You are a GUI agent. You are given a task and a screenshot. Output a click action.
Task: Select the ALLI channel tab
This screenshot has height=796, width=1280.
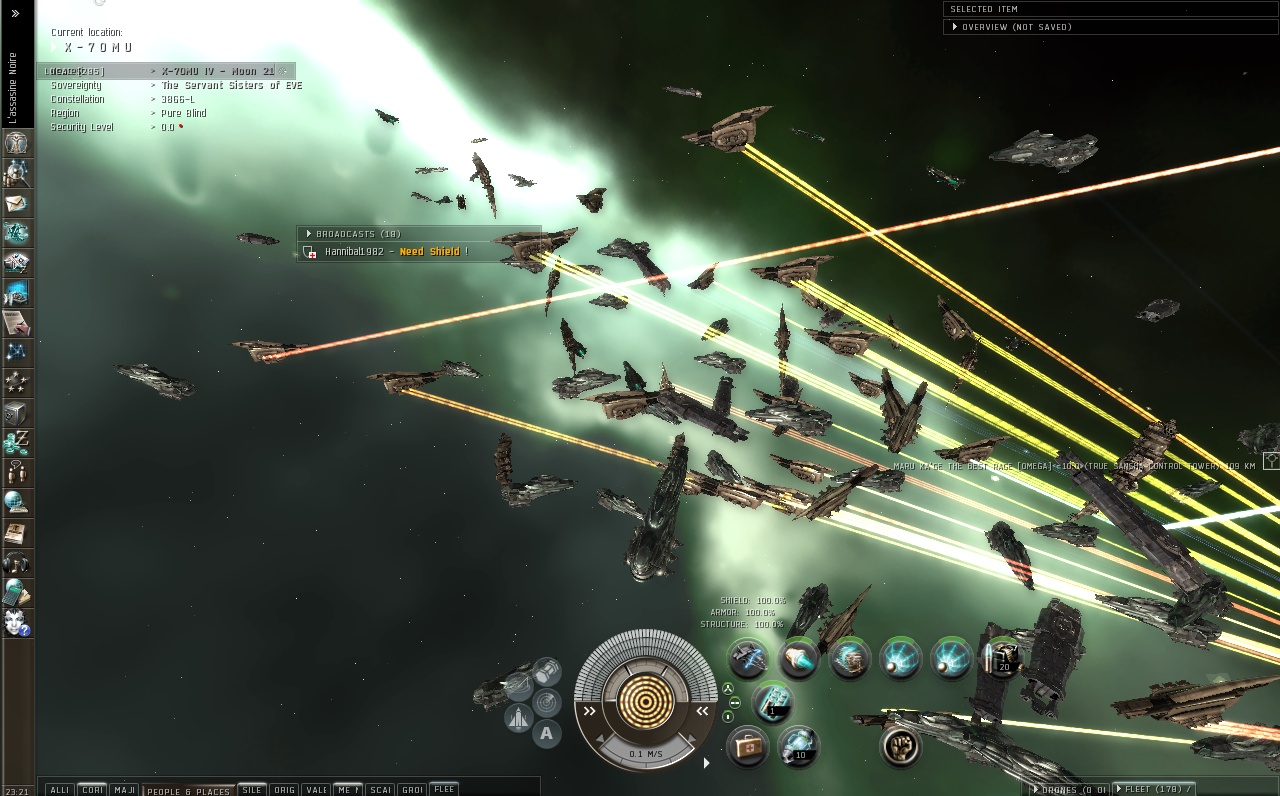(x=59, y=790)
